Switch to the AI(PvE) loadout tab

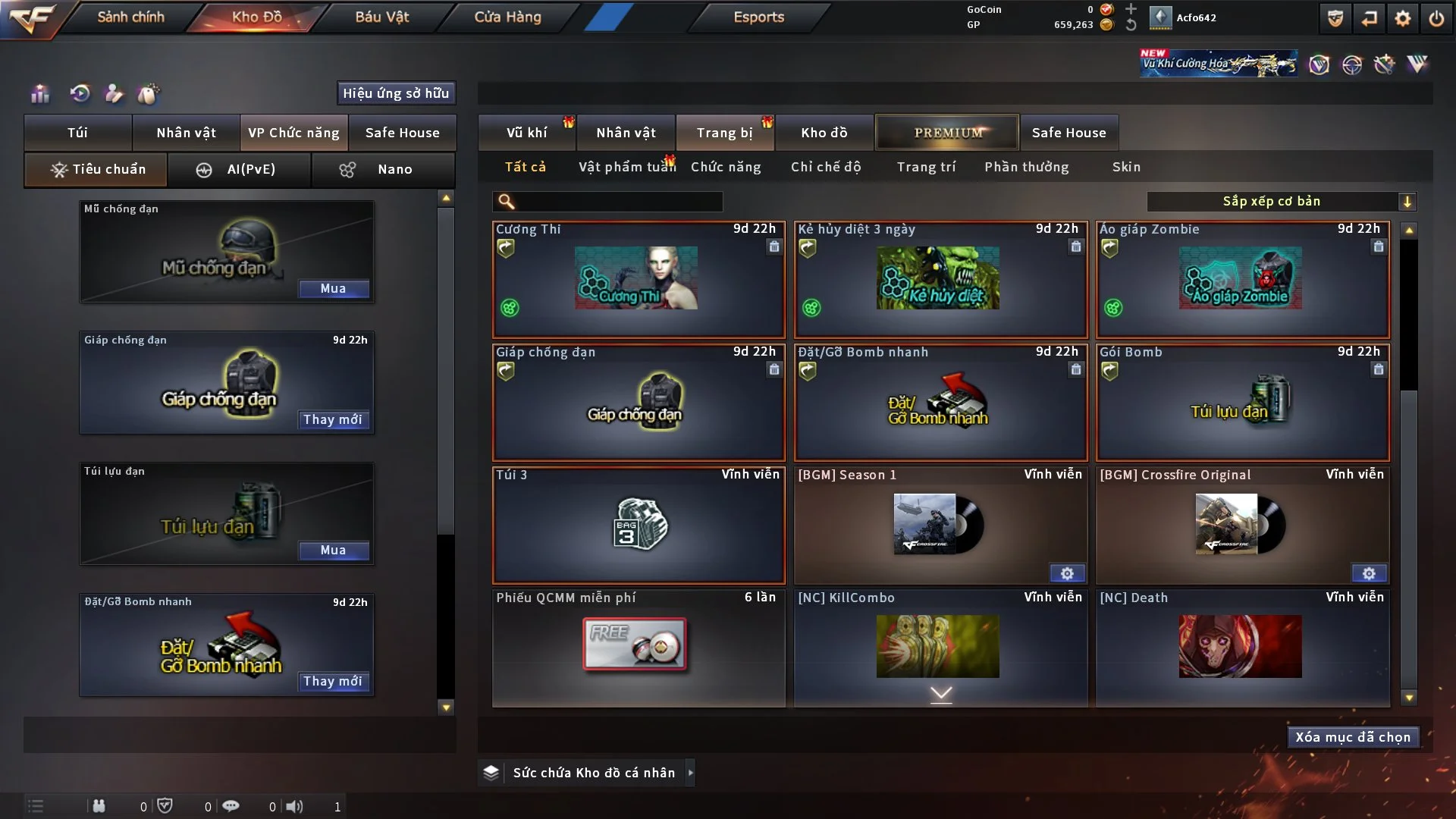pyautogui.click(x=240, y=170)
